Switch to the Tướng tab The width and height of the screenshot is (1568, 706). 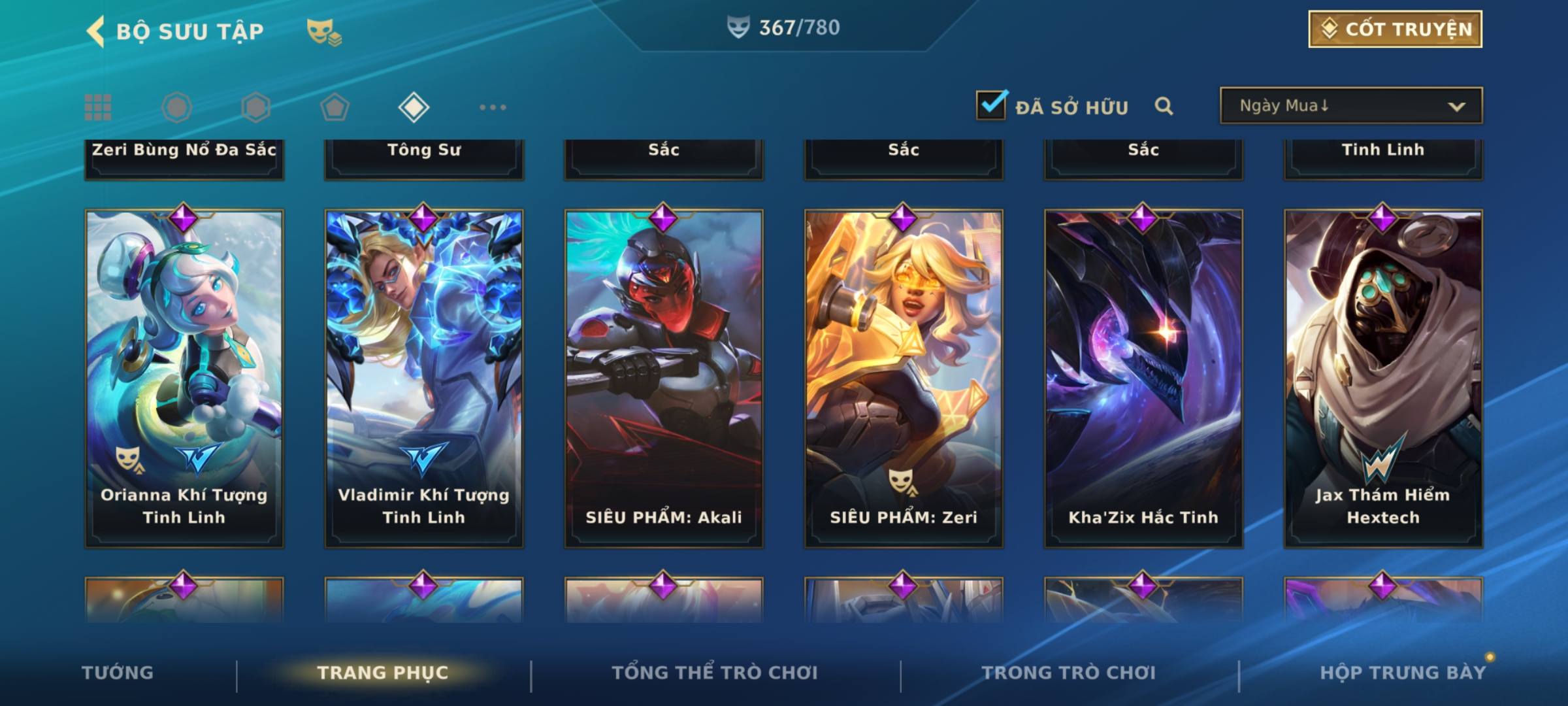pyautogui.click(x=118, y=673)
